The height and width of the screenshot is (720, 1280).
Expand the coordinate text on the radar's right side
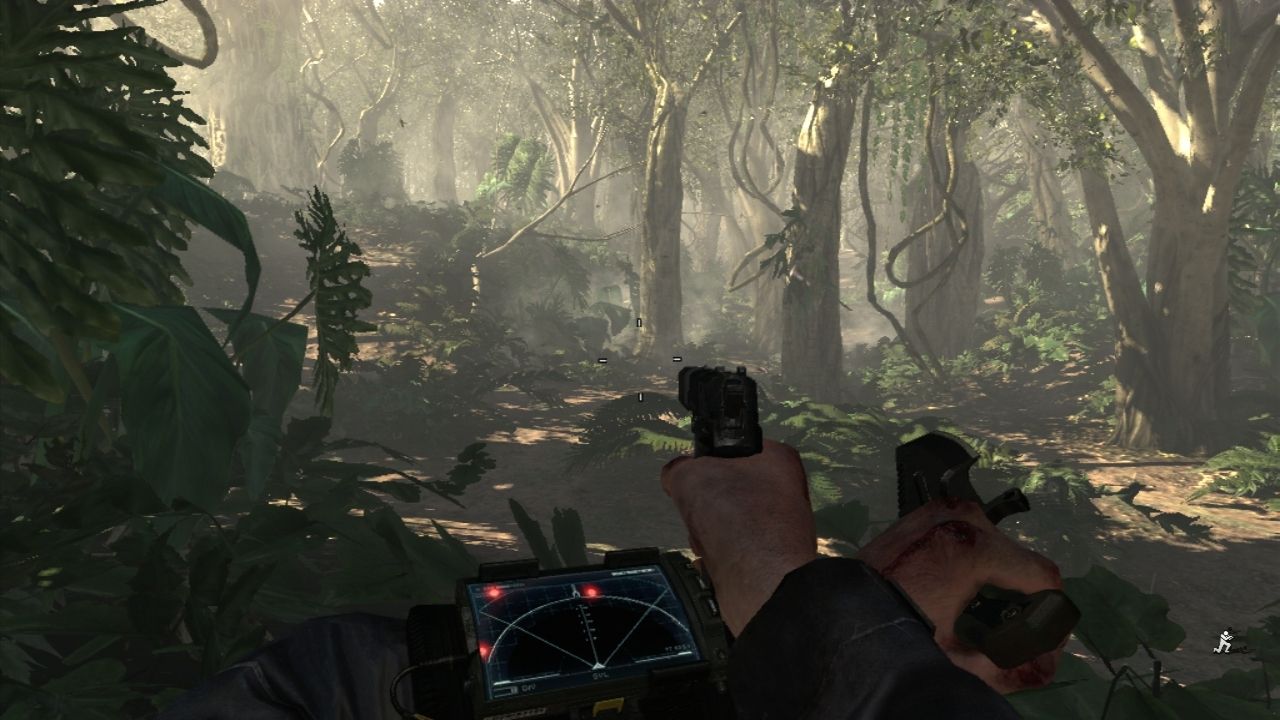coord(678,648)
